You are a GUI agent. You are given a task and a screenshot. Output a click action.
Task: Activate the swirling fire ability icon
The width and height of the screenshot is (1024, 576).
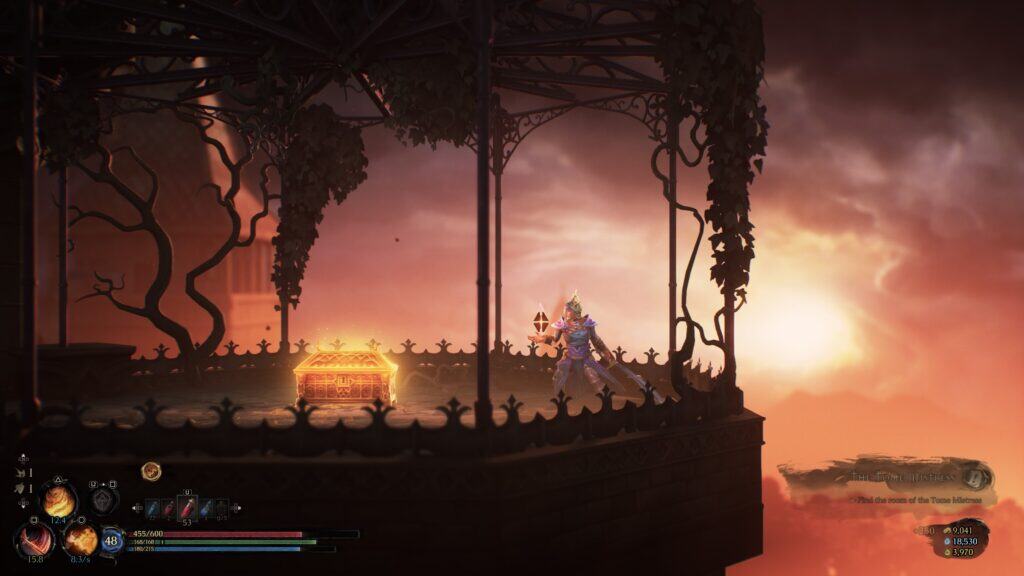tap(58, 499)
